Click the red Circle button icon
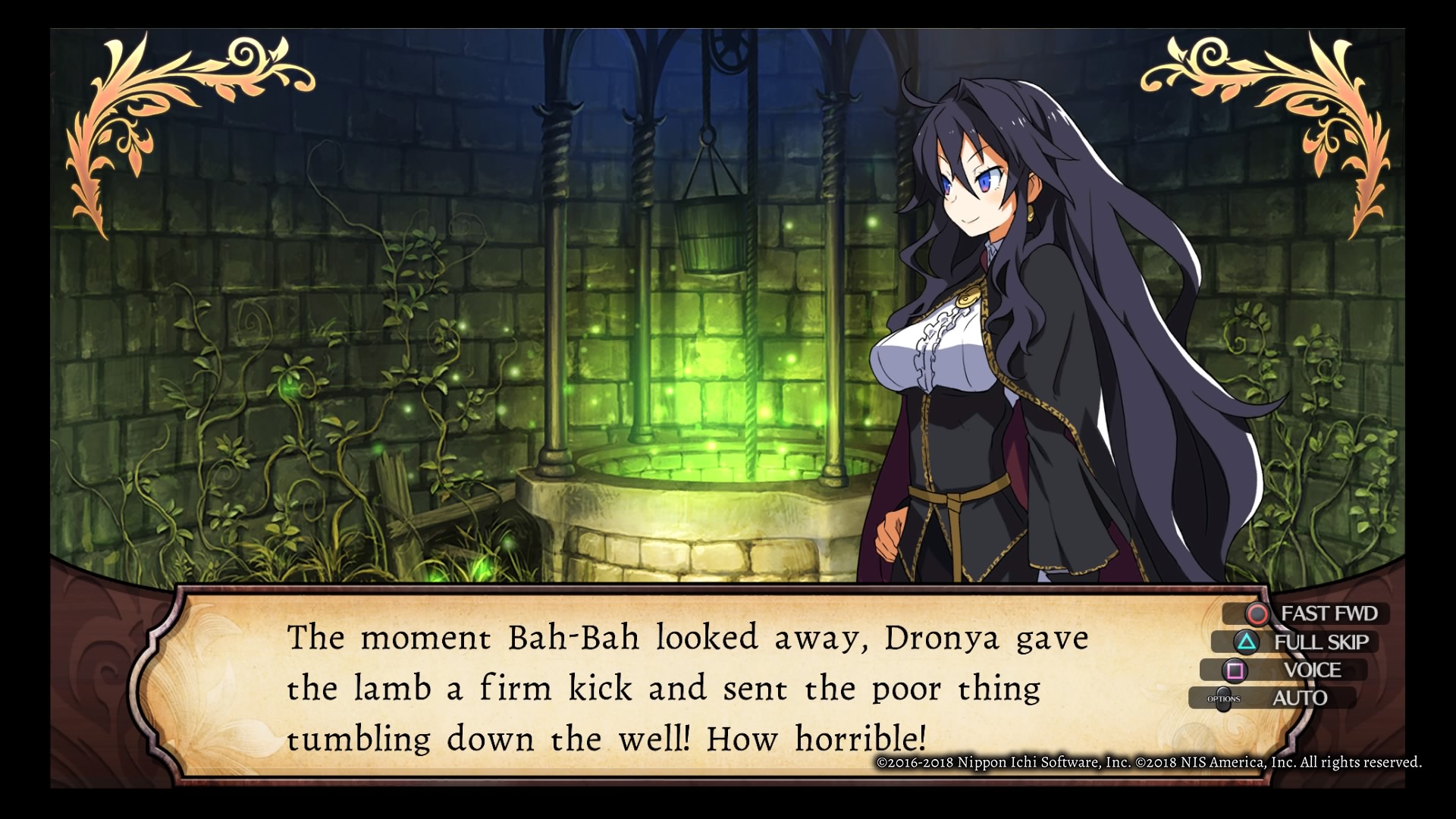1456x819 pixels. coord(1257,615)
